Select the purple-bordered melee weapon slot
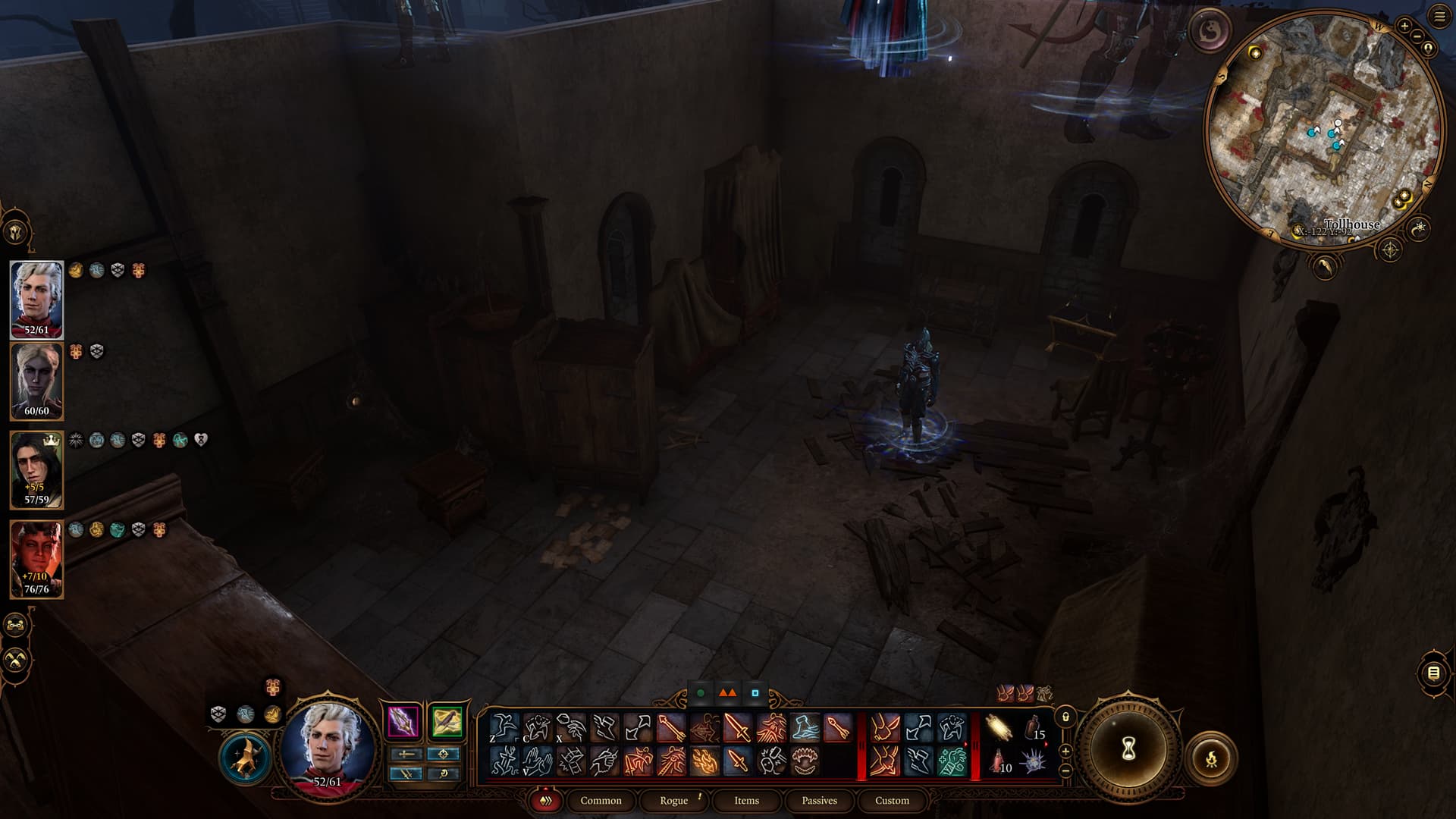Viewport: 1456px width, 819px height. pyautogui.click(x=403, y=721)
